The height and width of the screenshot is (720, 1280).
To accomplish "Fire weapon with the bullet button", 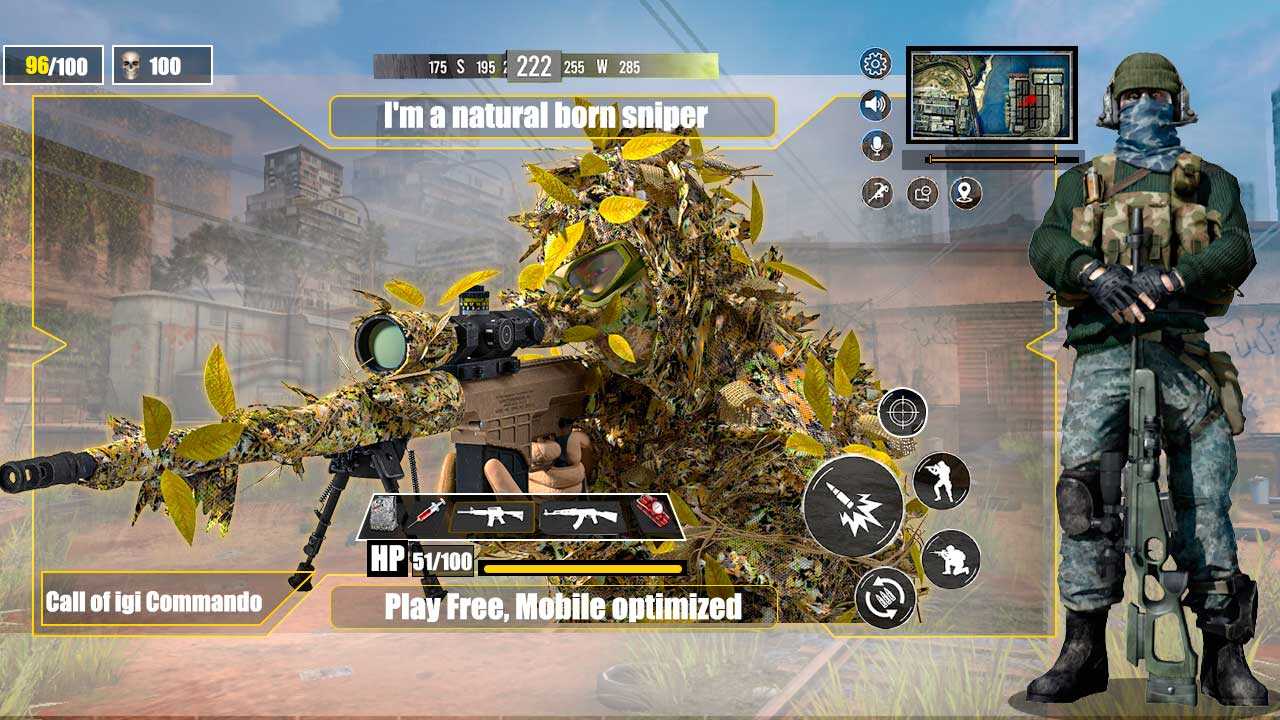I will coord(853,504).
